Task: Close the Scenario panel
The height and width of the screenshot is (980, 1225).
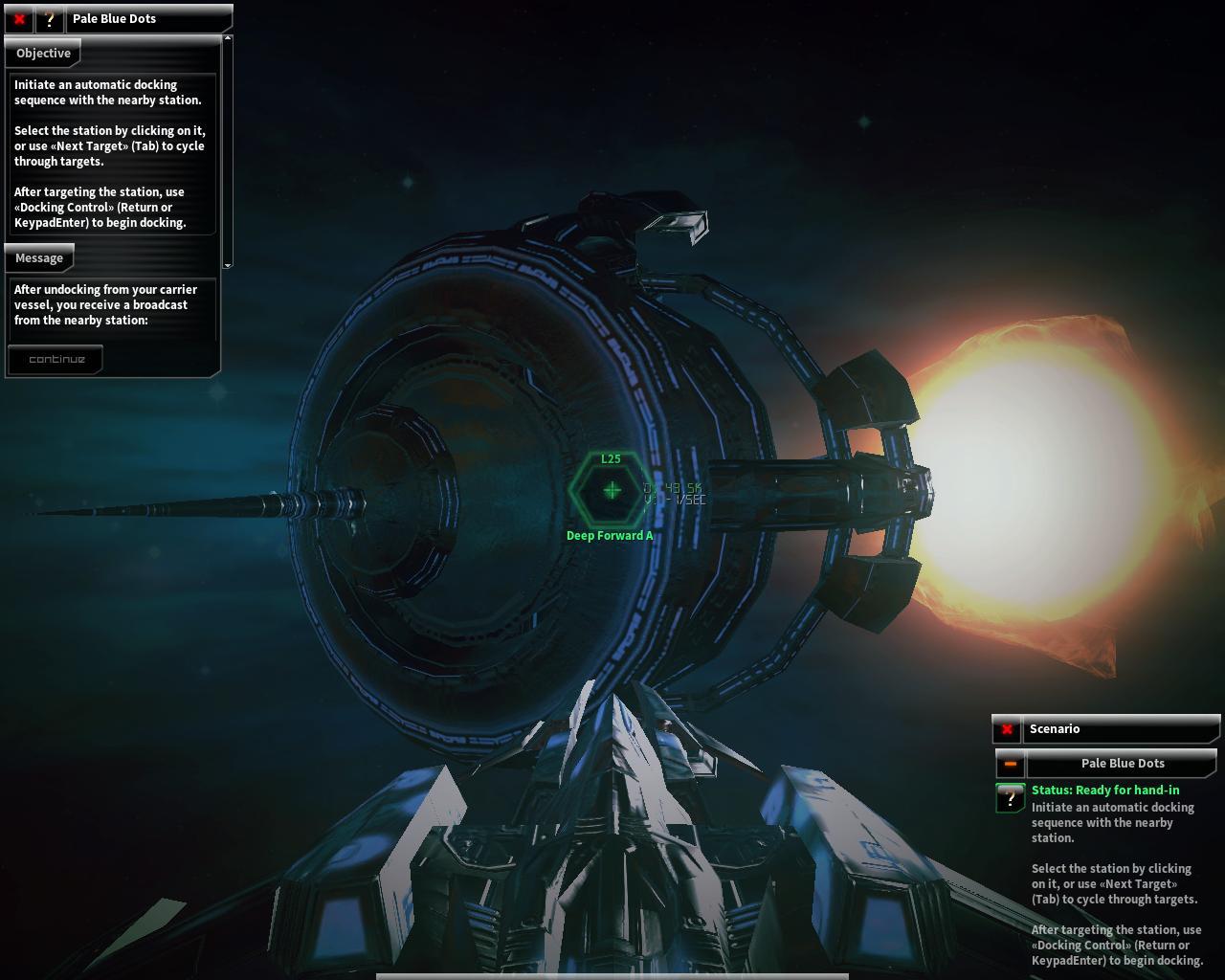Action: click(x=1007, y=730)
